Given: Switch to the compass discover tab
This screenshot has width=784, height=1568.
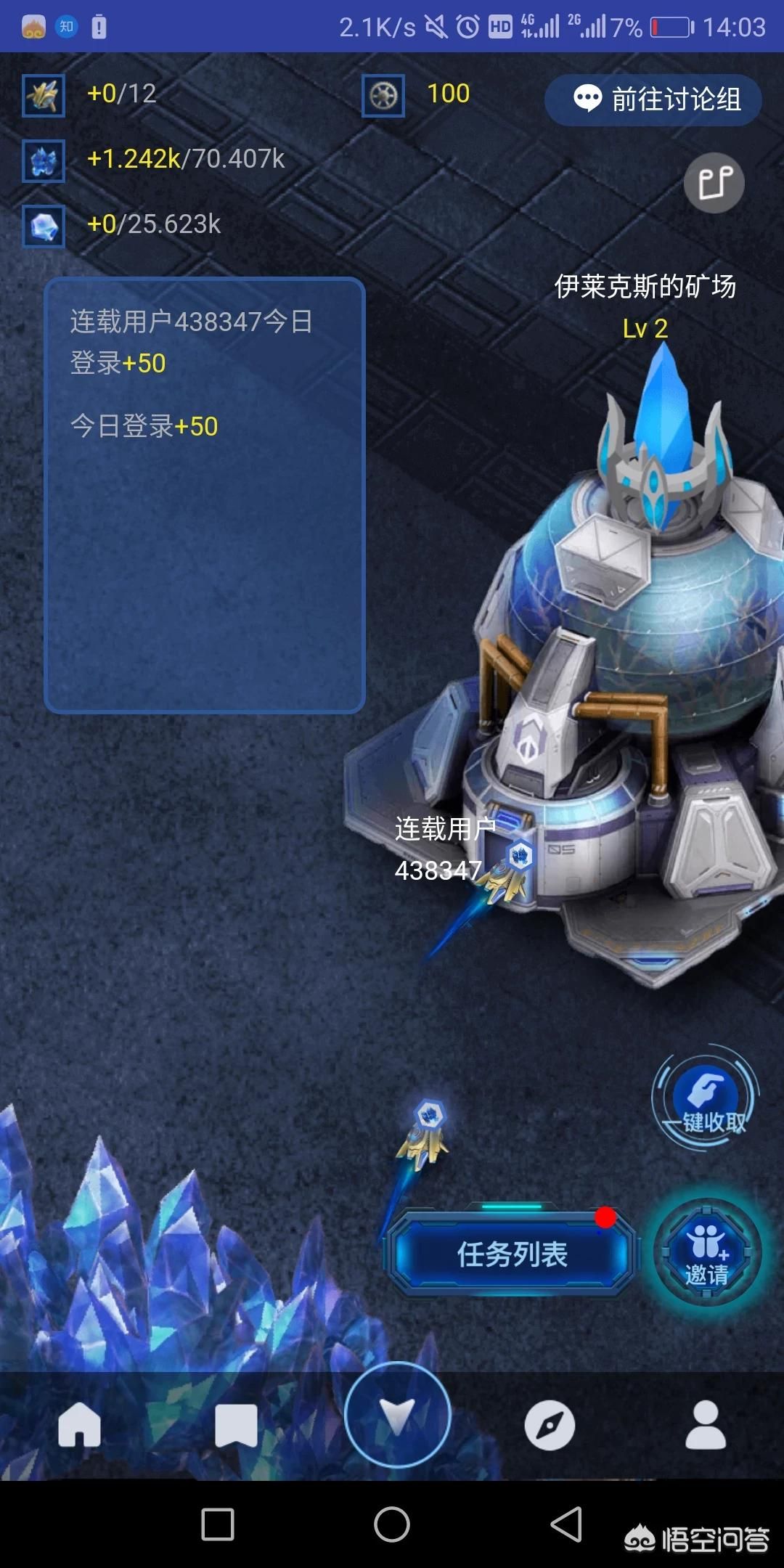Looking at the screenshot, I should [x=550, y=1425].
